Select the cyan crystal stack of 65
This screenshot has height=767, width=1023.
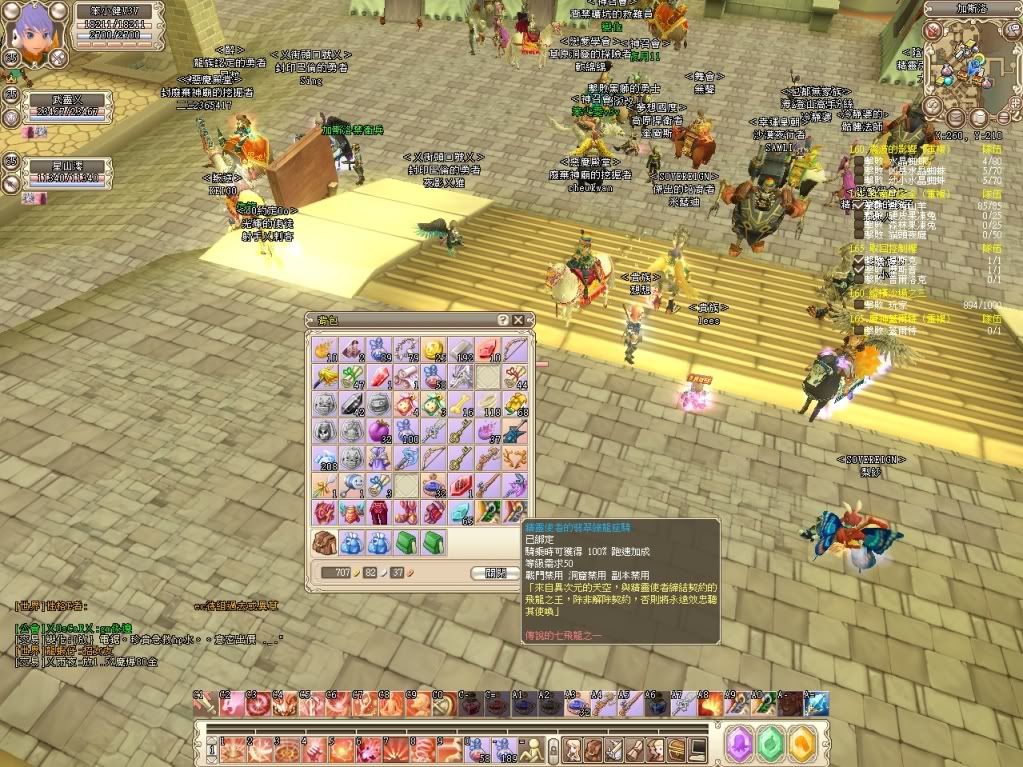[460, 512]
